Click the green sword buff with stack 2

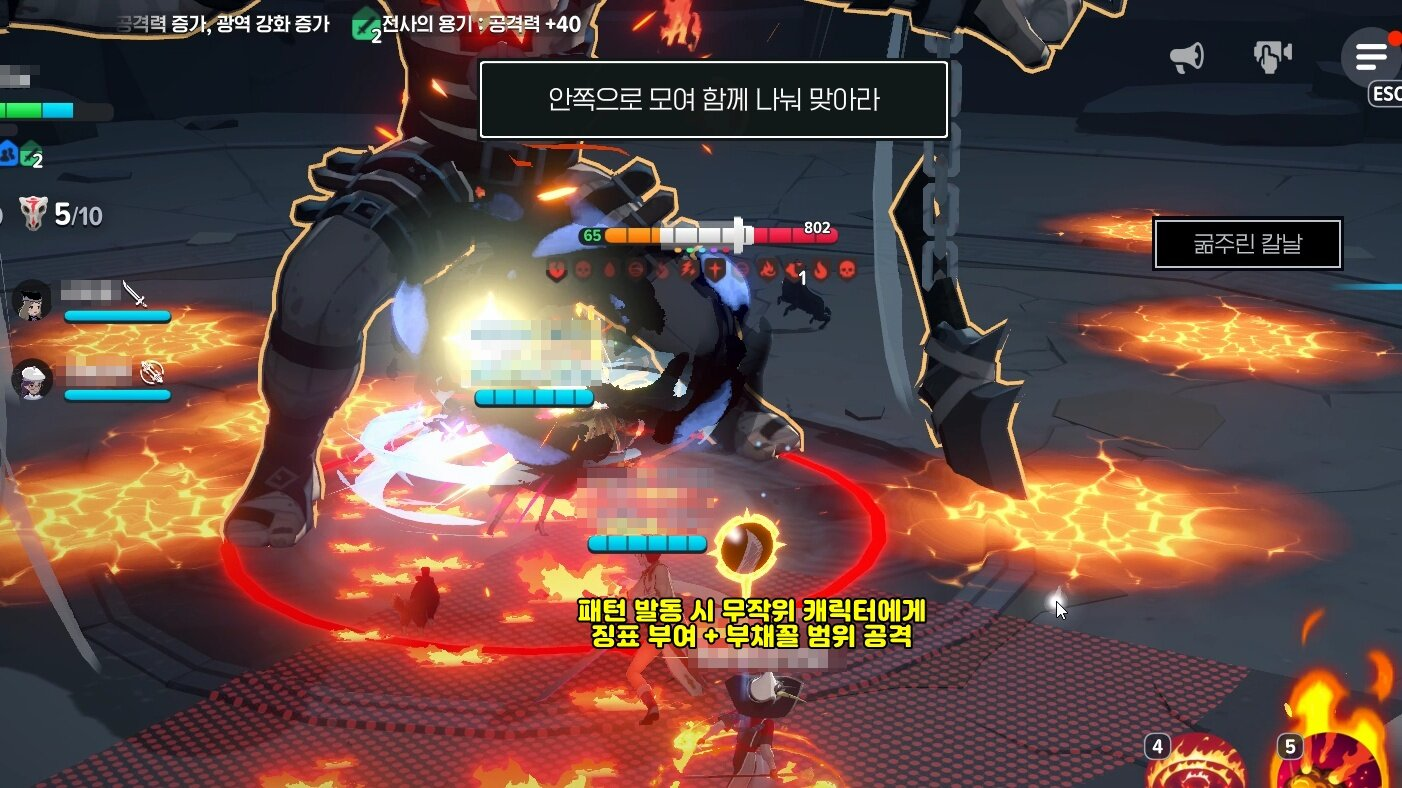pyautogui.click(x=28, y=155)
